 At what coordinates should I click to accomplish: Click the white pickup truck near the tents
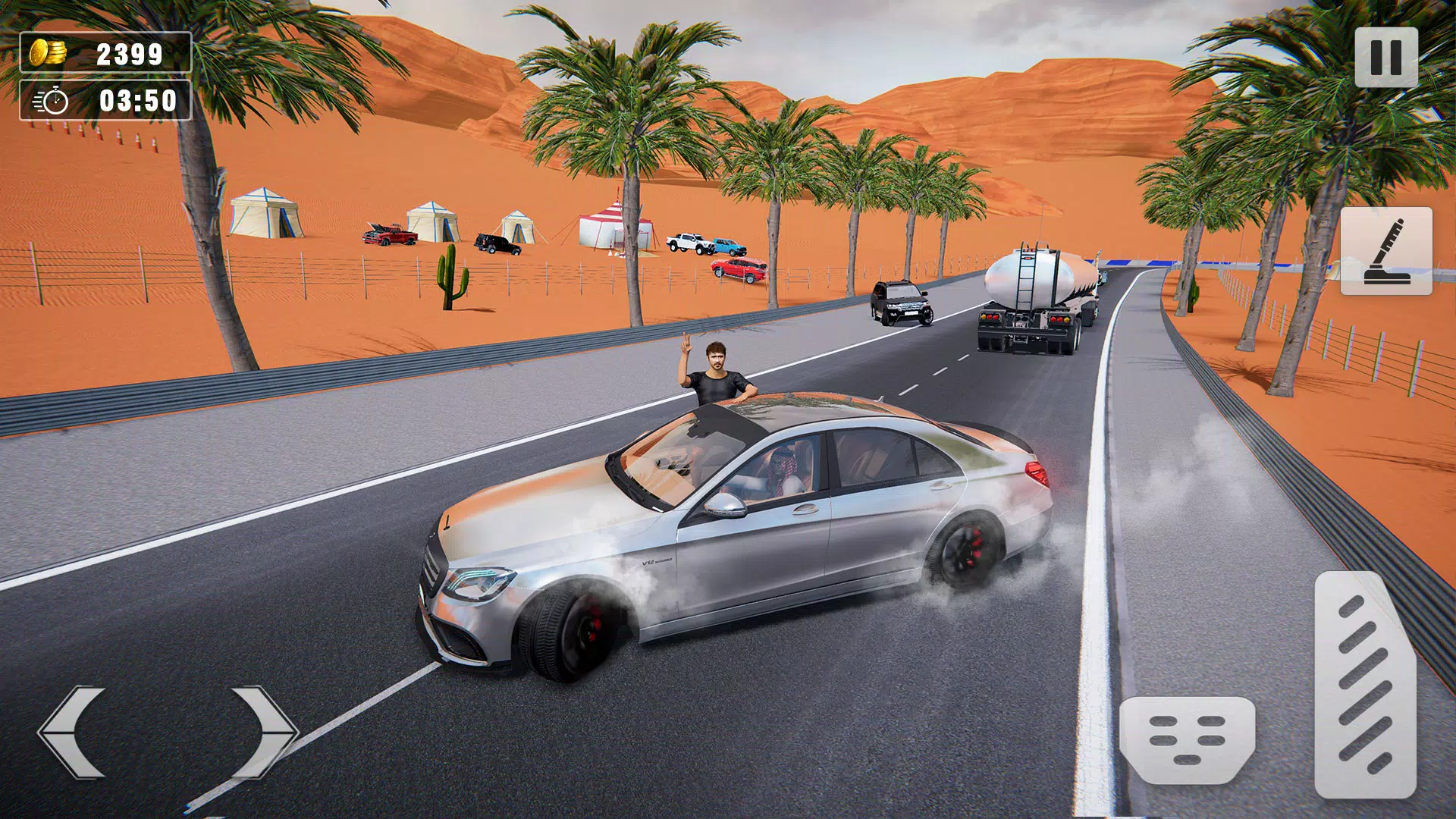[690, 243]
